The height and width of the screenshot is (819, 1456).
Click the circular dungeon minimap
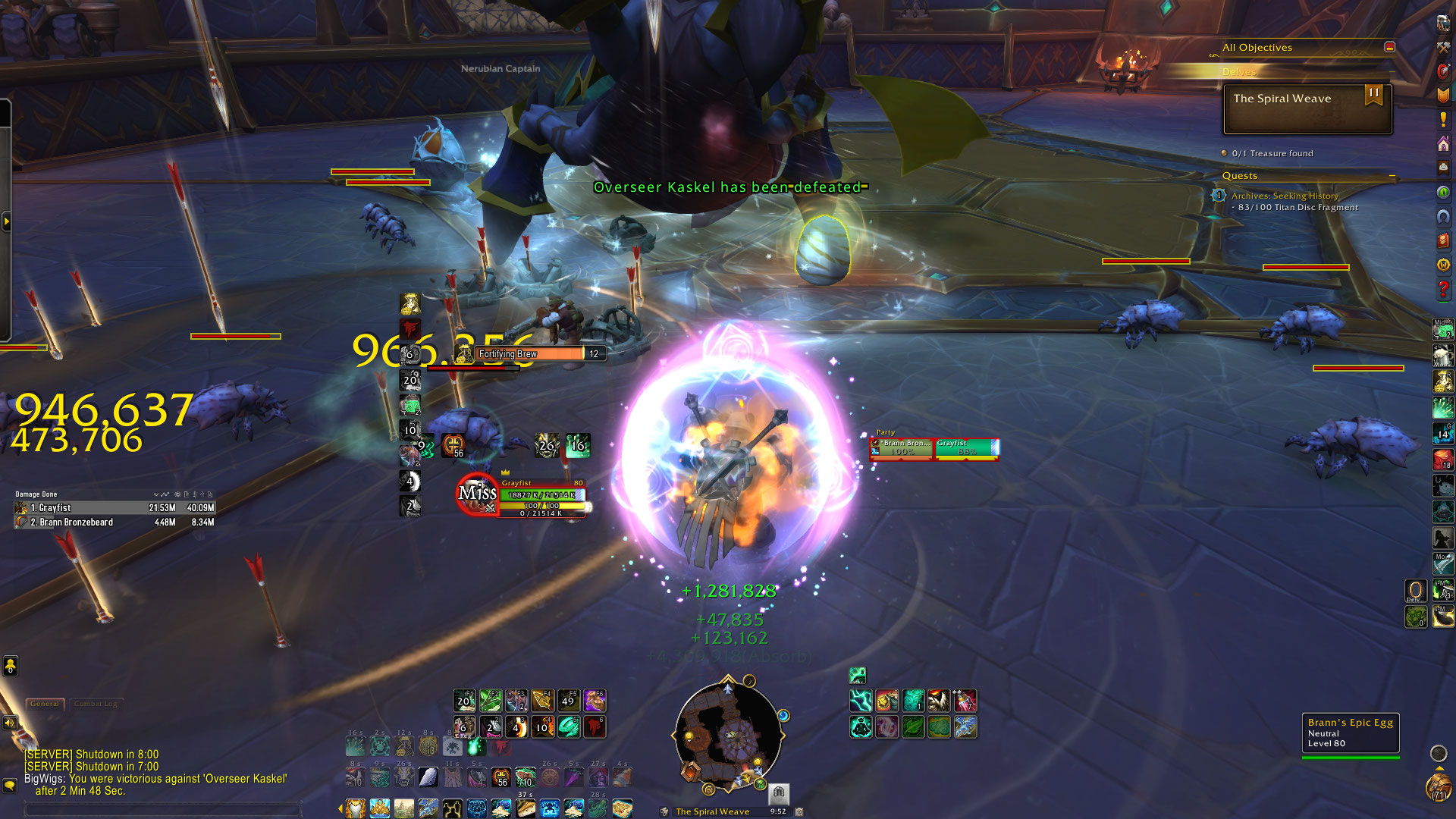pos(728,733)
